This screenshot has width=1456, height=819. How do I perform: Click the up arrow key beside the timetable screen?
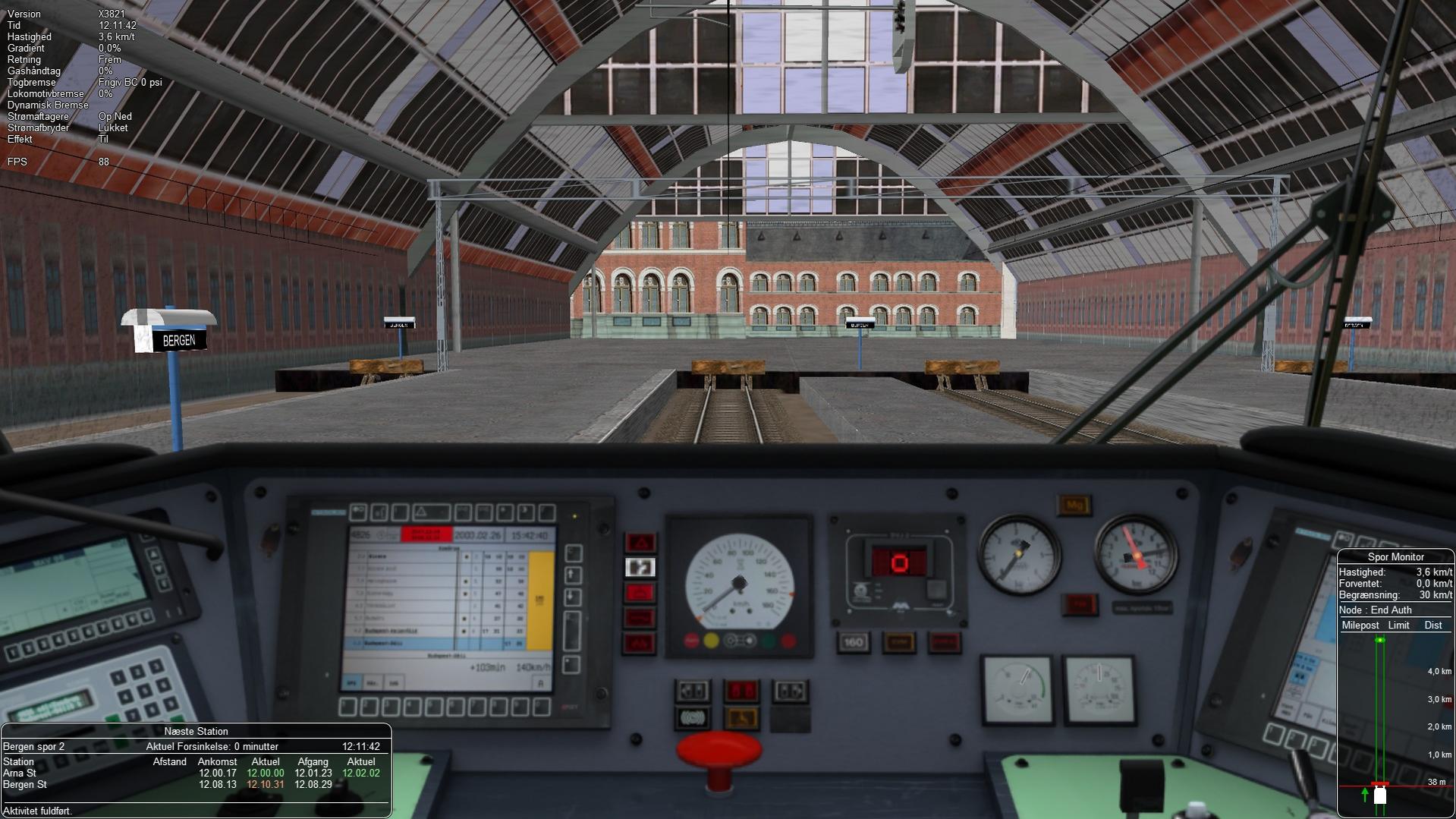(x=574, y=575)
